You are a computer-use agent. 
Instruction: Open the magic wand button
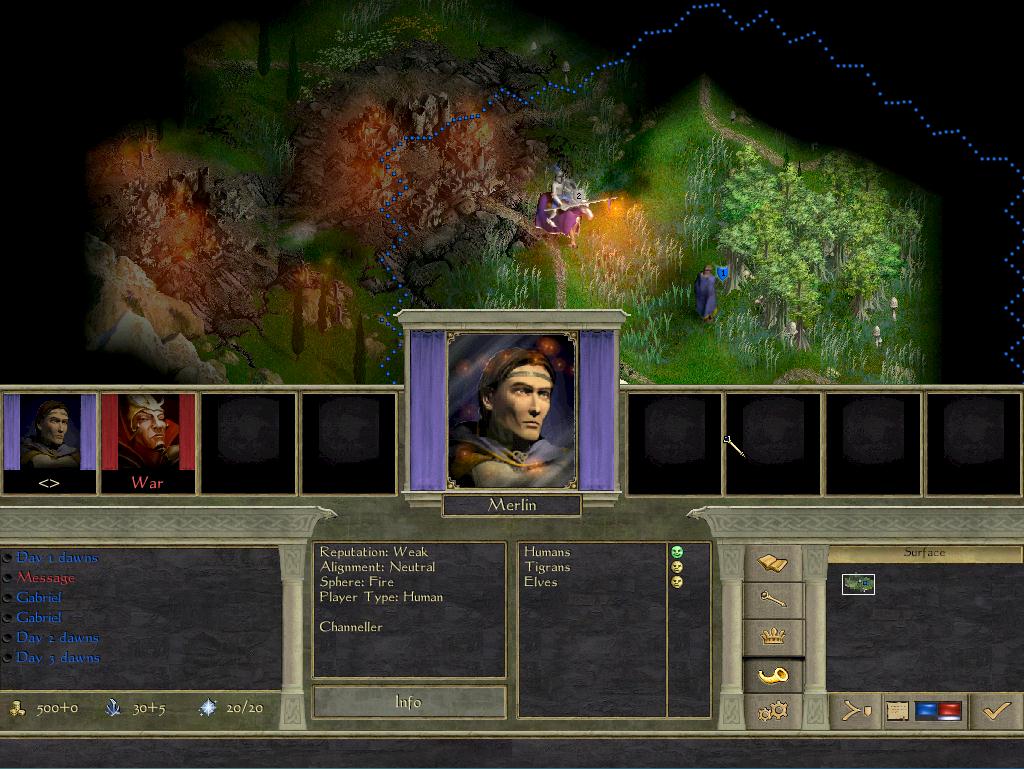pyautogui.click(x=773, y=600)
